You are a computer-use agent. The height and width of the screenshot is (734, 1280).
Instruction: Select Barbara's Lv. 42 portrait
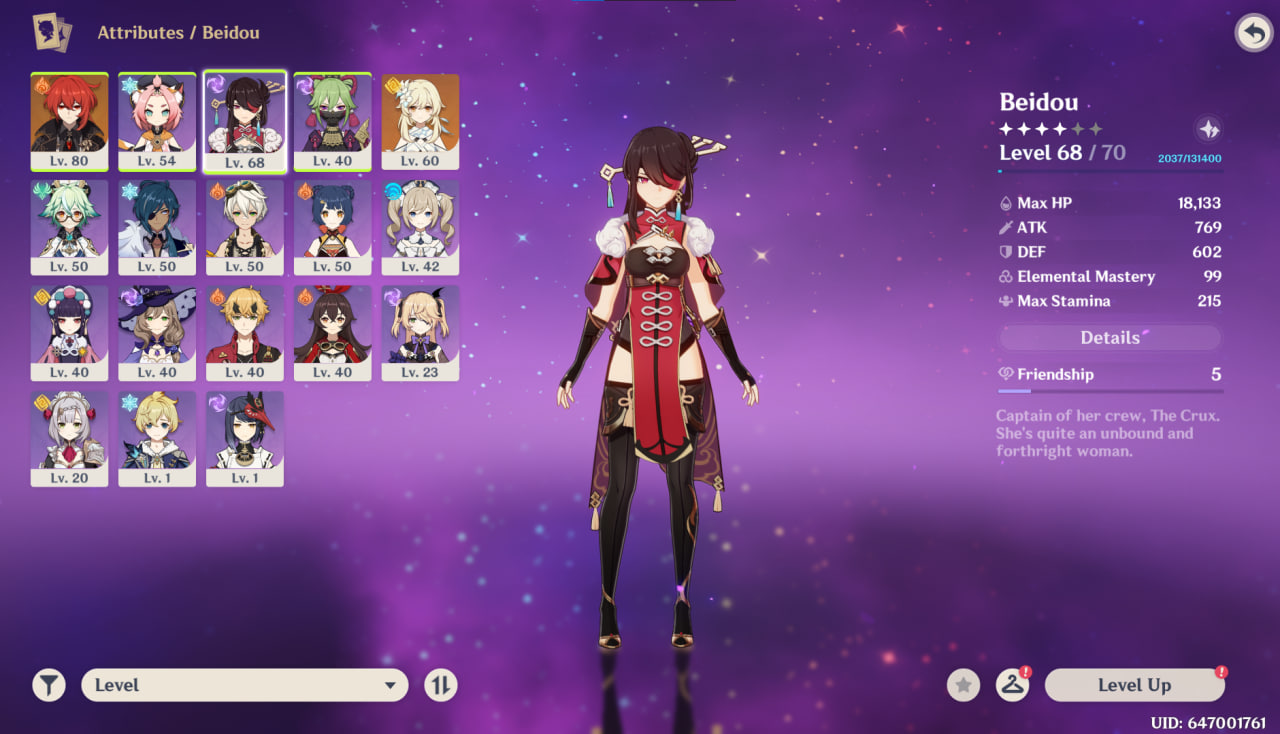pos(420,227)
